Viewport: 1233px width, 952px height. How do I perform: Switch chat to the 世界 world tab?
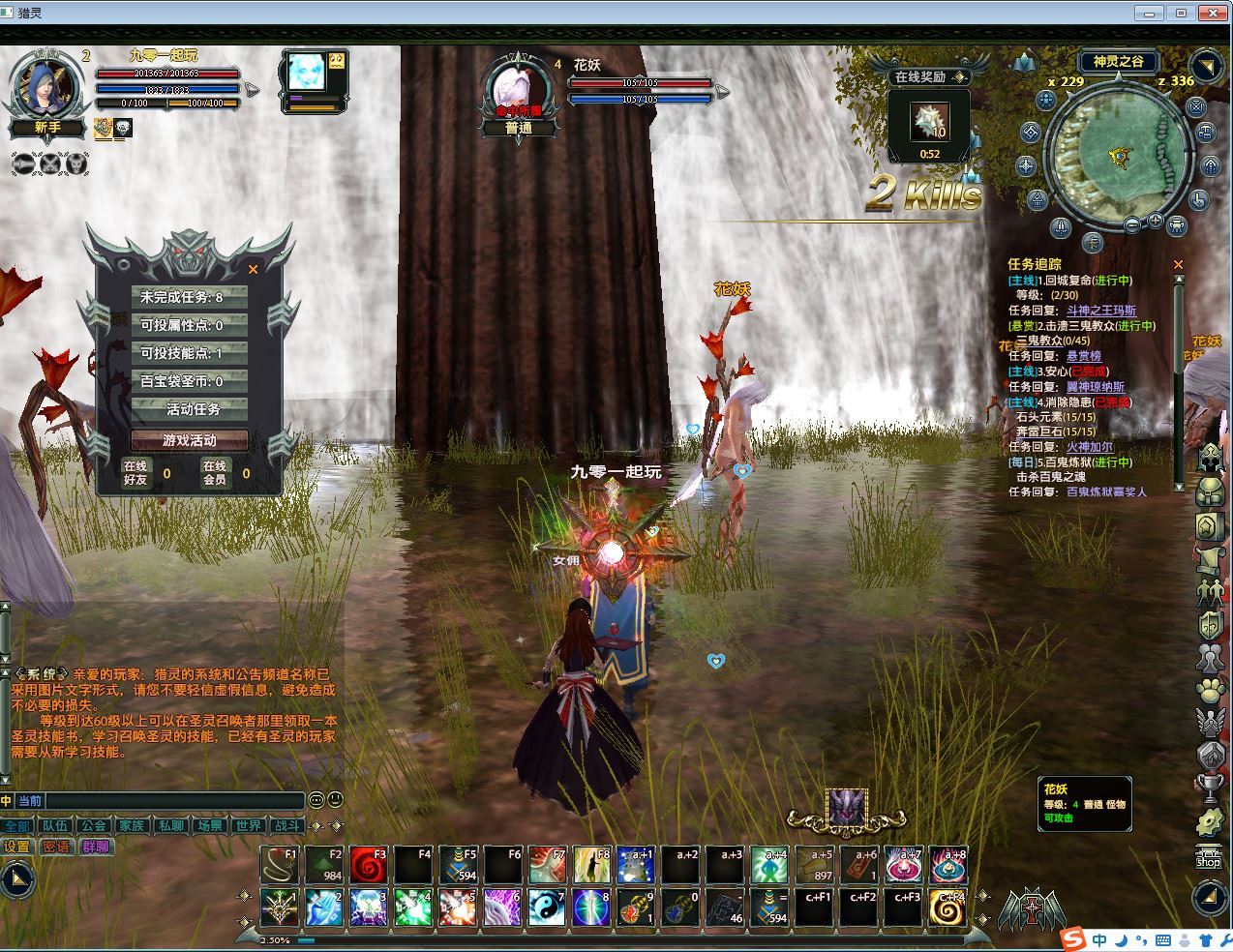coord(249,825)
